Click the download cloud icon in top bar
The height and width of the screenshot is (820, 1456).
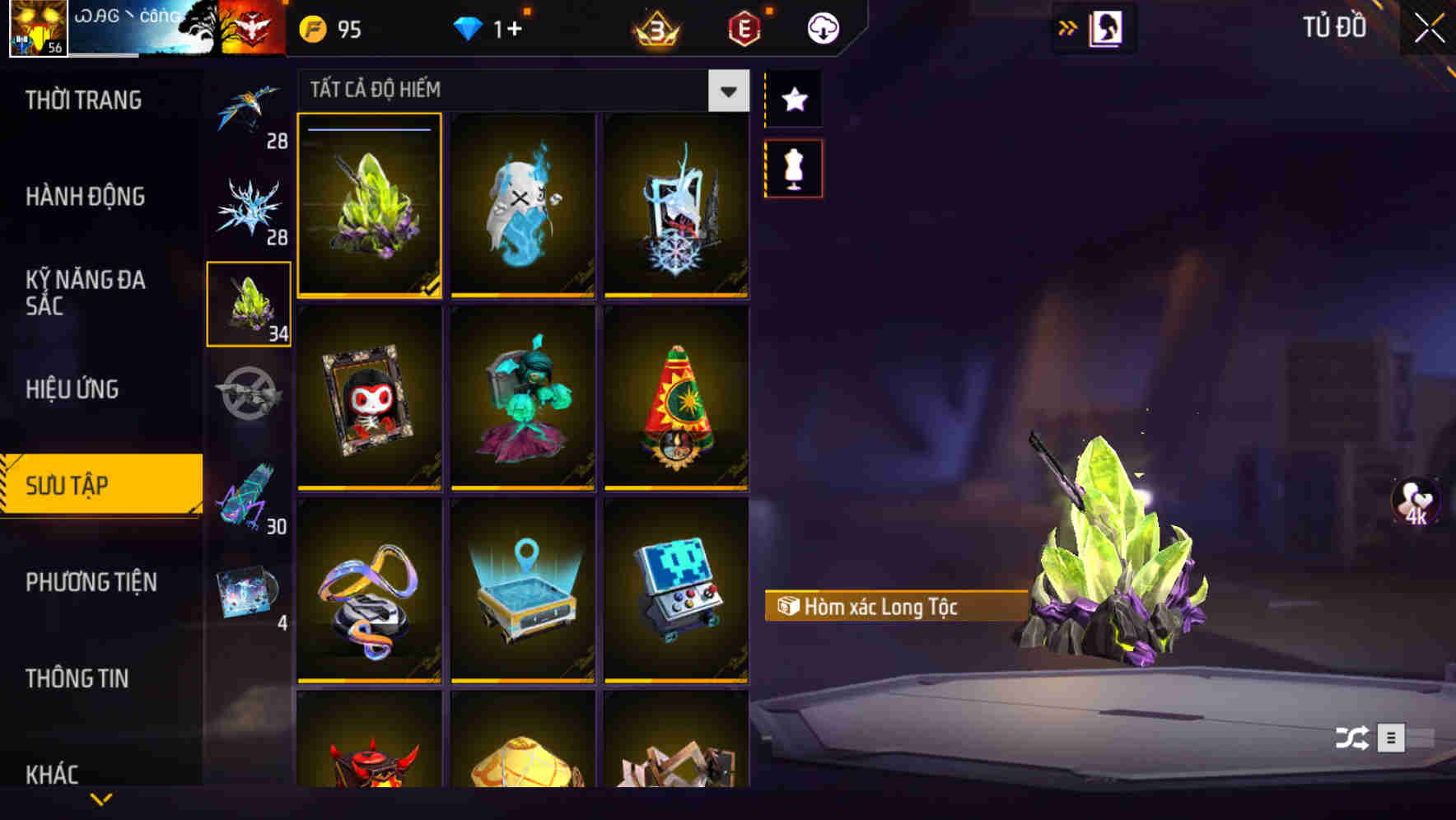(822, 27)
